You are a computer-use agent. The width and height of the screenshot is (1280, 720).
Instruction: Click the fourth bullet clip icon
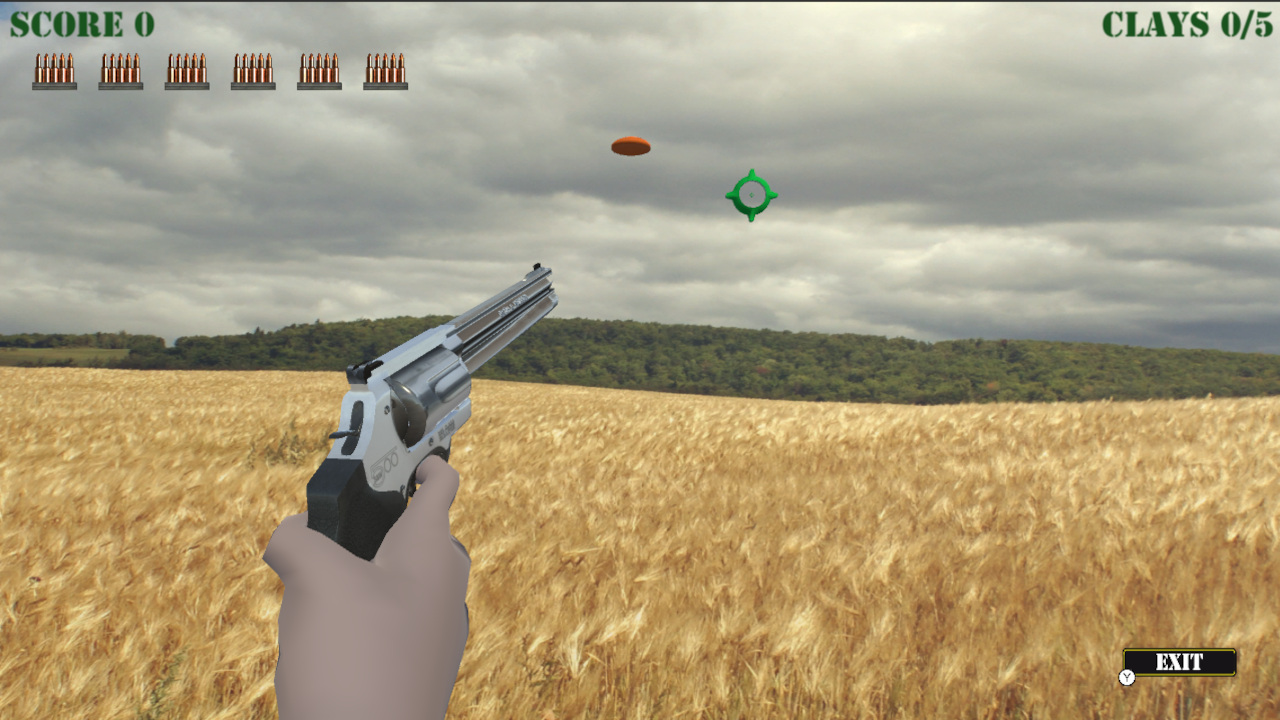point(252,70)
